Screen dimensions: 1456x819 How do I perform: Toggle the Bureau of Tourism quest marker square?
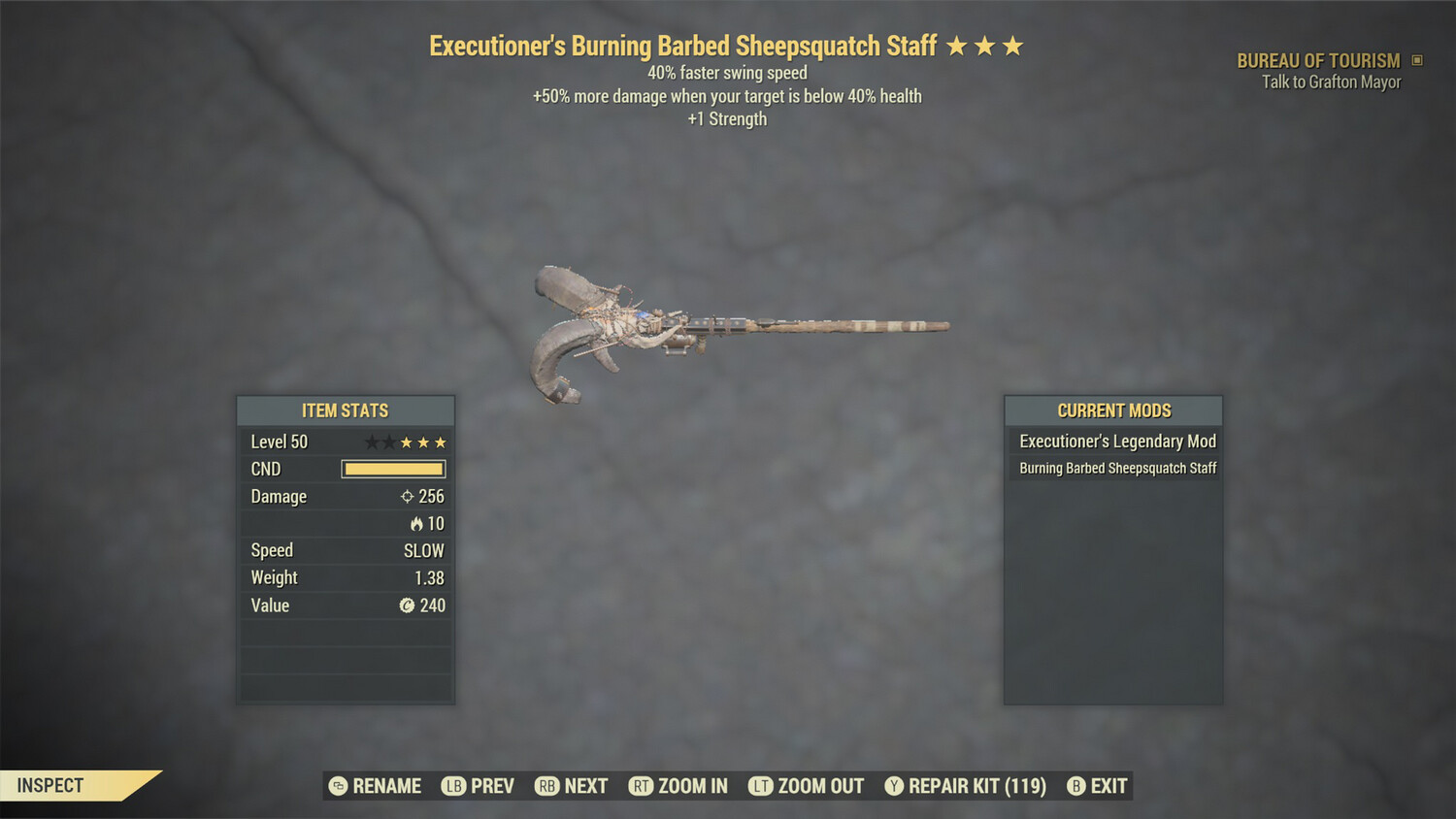pos(1416,59)
